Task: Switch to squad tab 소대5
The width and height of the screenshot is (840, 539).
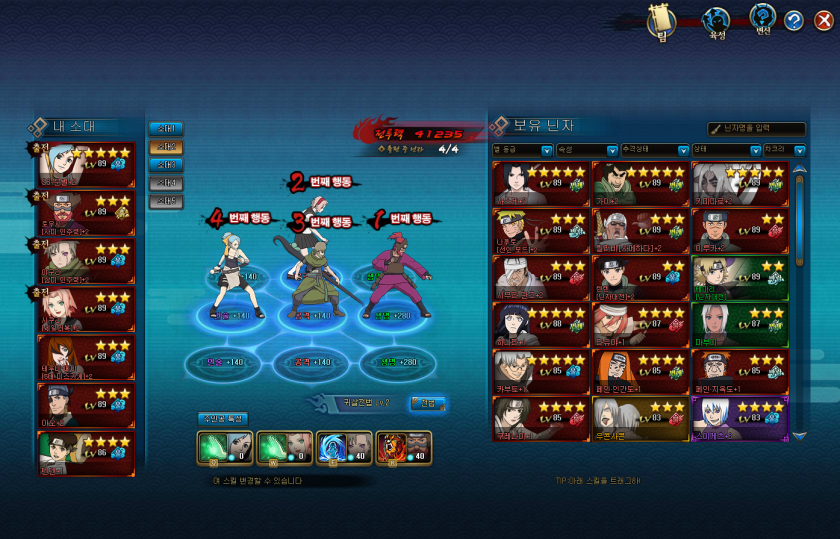Action: click(167, 201)
